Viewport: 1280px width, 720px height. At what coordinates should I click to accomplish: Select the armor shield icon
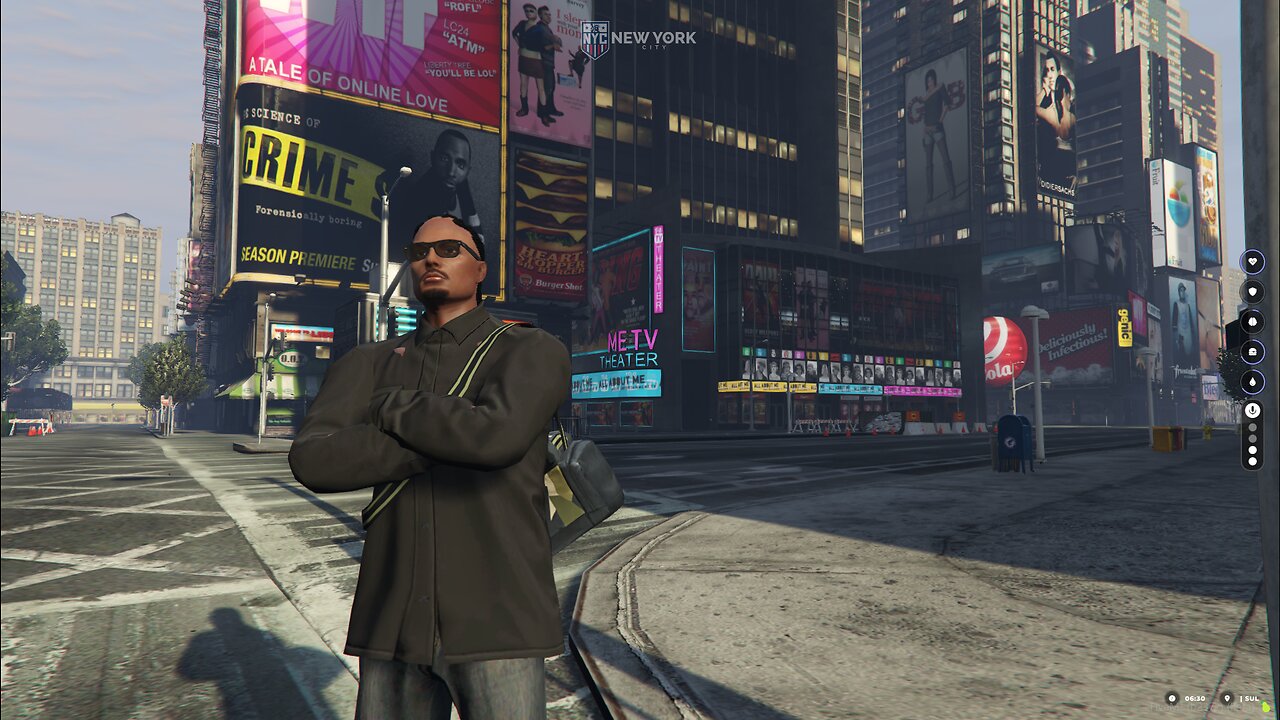pyautogui.click(x=1252, y=292)
